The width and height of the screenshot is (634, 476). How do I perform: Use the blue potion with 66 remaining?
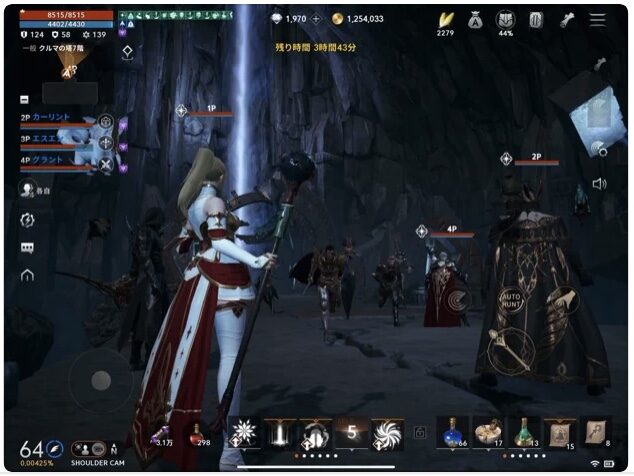(453, 431)
